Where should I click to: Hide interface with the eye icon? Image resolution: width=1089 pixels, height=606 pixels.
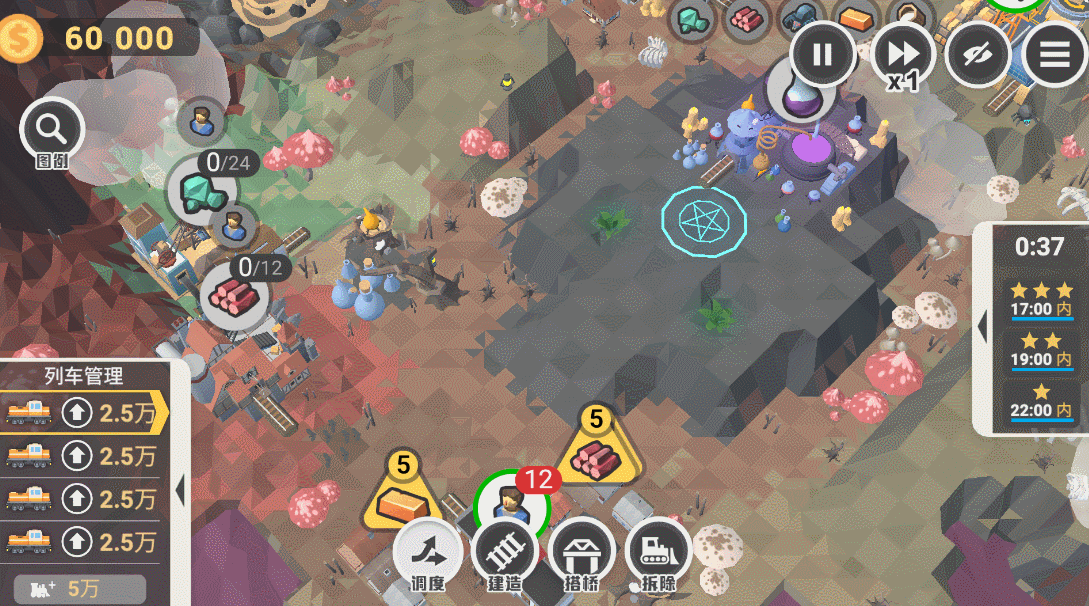978,54
